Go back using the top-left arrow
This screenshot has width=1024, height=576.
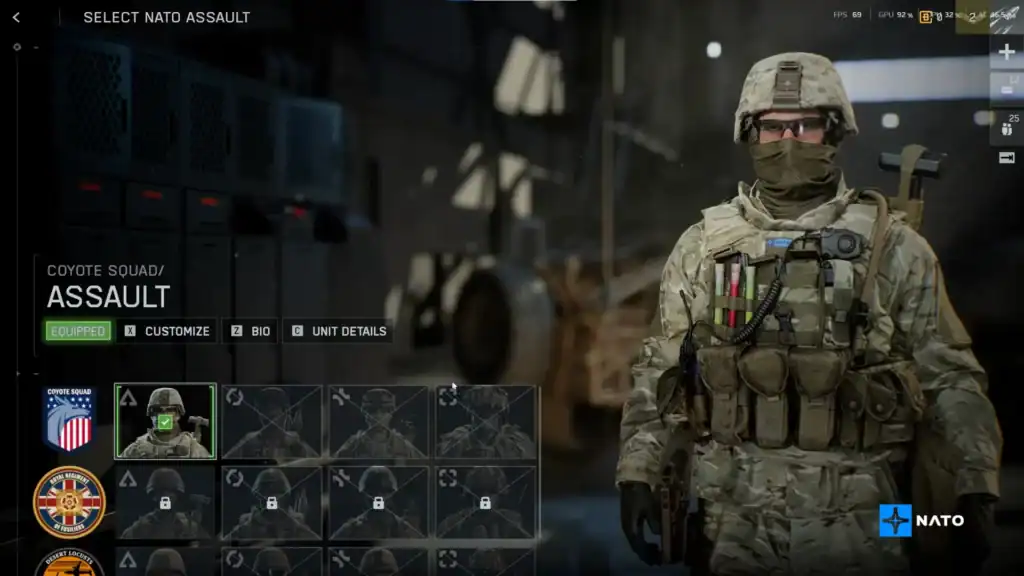16,17
